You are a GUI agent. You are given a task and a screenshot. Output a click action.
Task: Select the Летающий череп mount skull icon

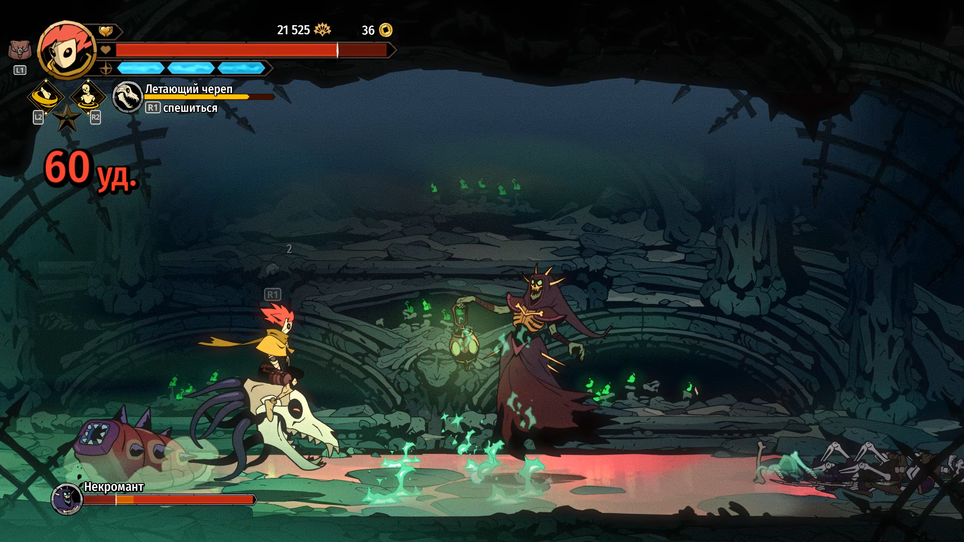[127, 96]
